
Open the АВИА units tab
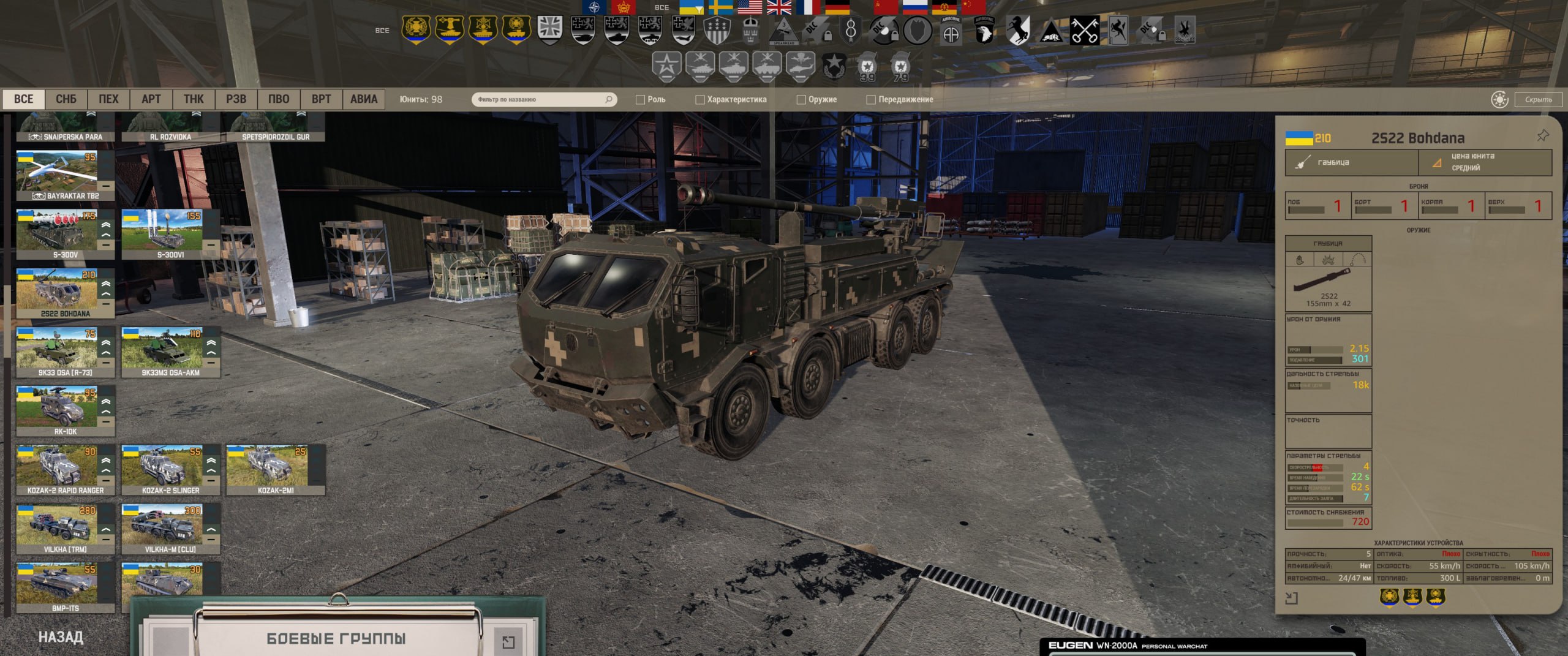point(363,99)
